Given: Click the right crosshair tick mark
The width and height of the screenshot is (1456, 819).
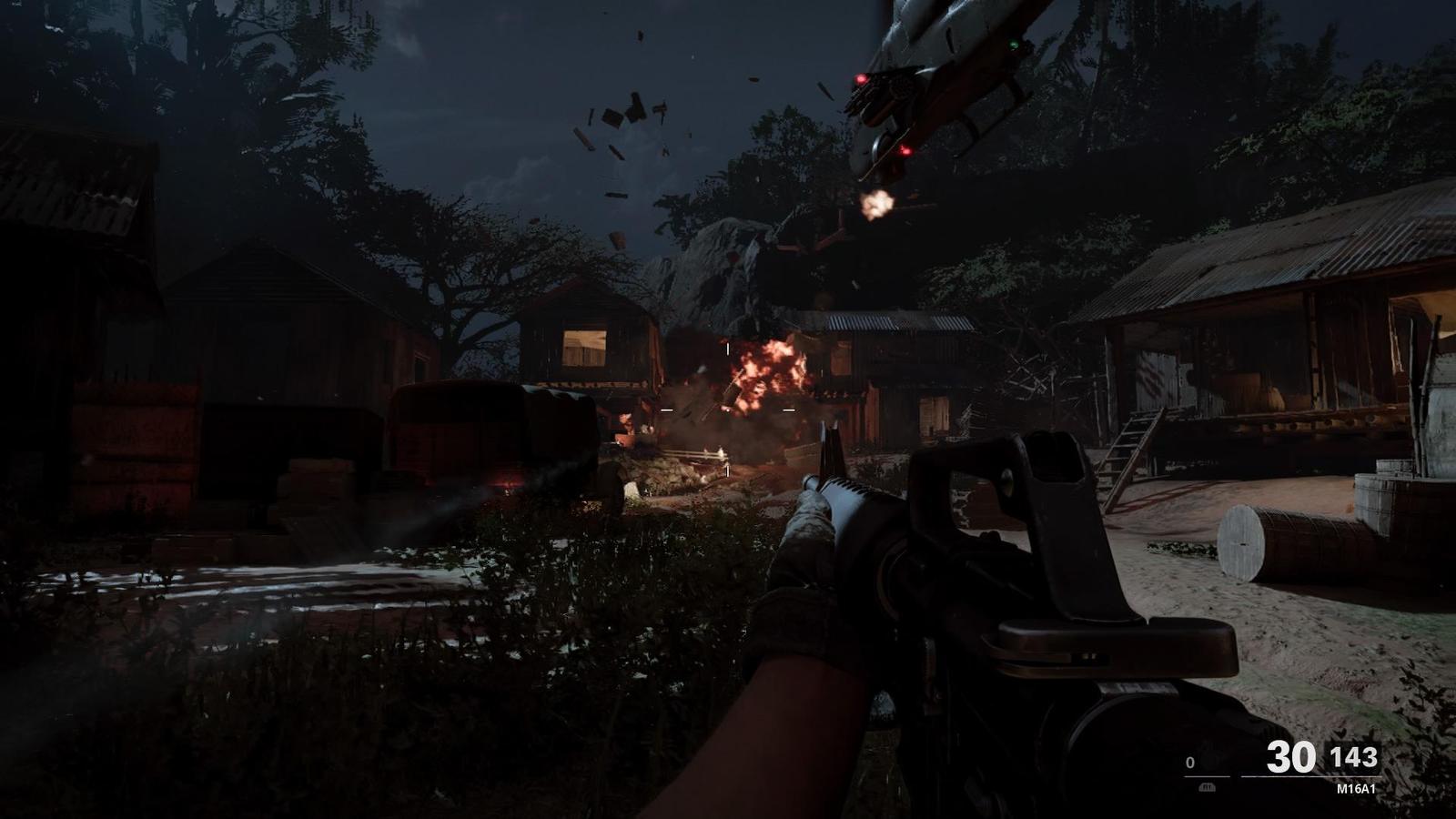Looking at the screenshot, I should (x=788, y=409).
